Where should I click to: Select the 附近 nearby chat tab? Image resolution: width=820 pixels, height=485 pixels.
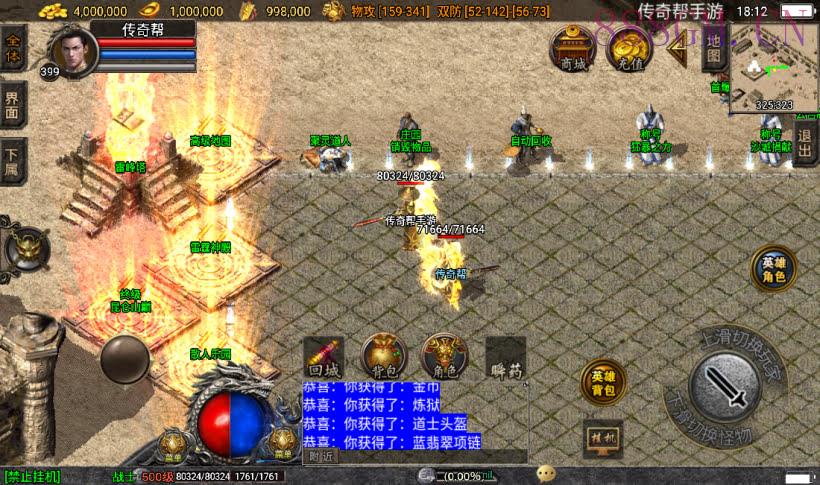coord(321,456)
